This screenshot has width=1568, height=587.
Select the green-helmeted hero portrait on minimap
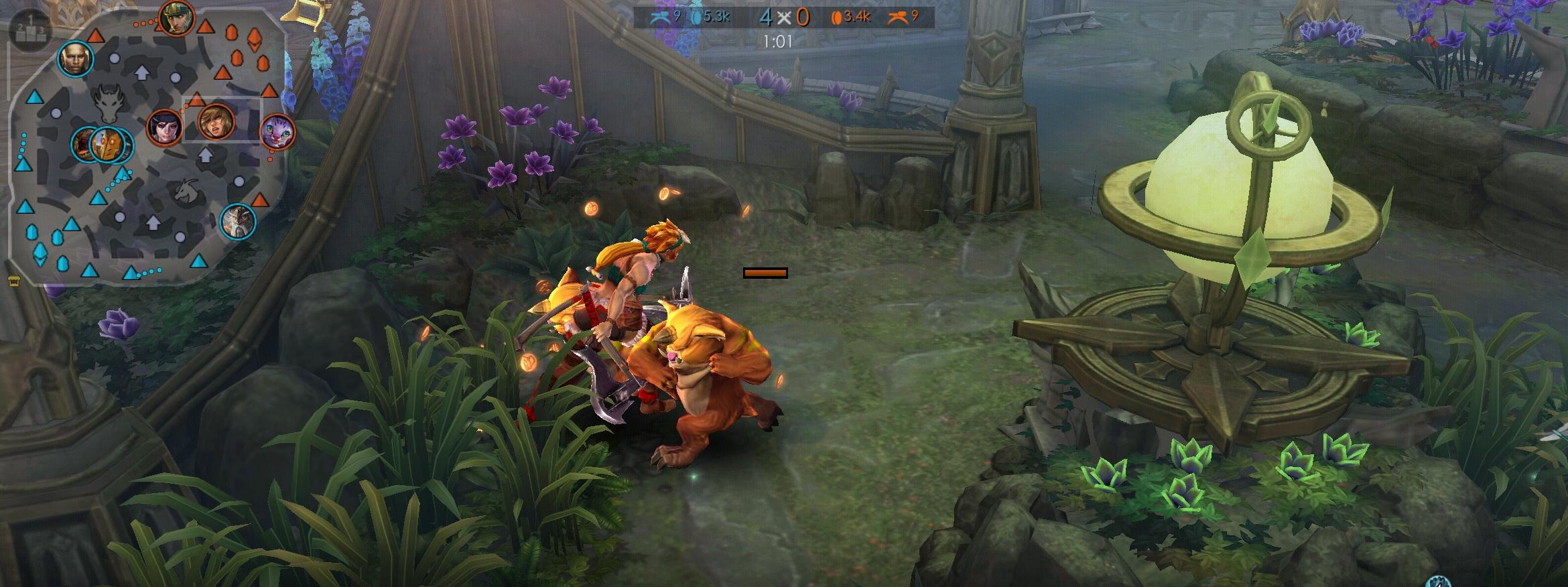click(177, 19)
